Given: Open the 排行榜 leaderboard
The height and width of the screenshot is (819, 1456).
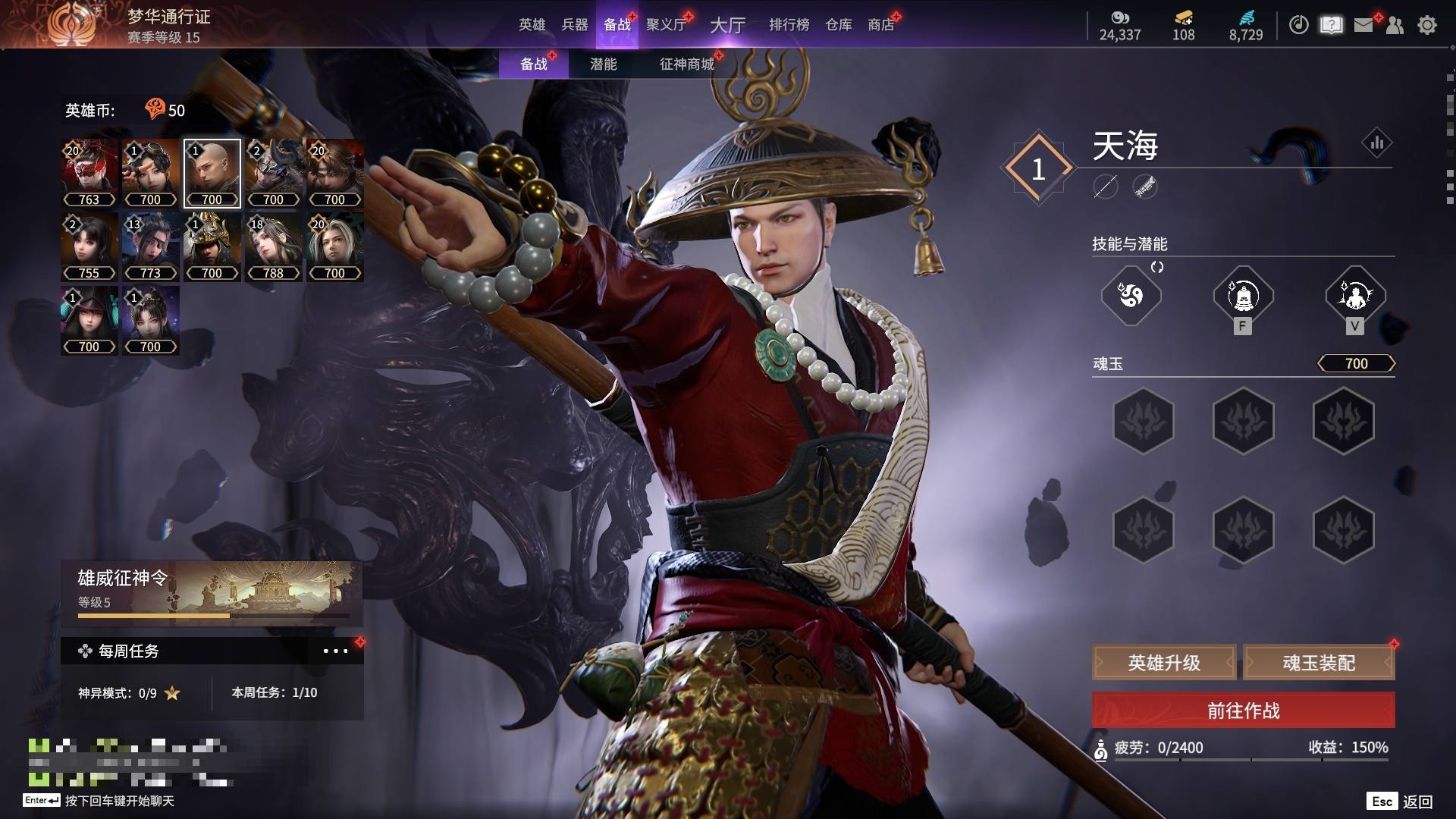Looking at the screenshot, I should click(x=789, y=25).
